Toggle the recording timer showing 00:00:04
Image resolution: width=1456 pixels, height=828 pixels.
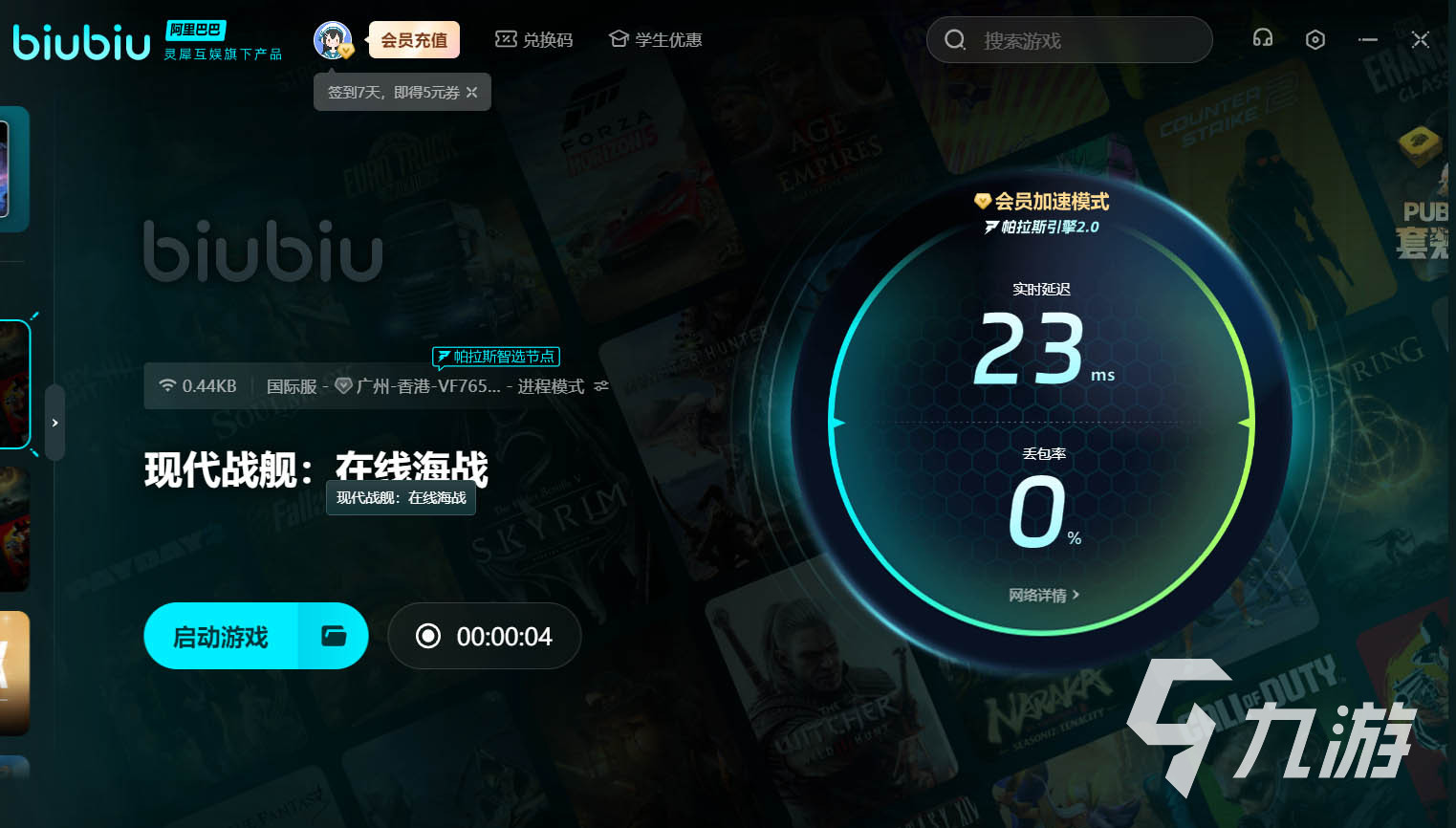pos(484,635)
